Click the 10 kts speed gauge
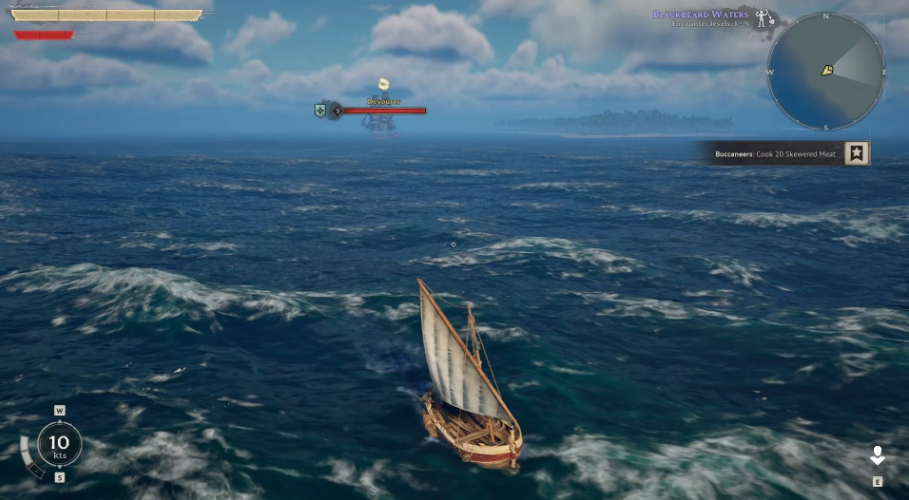This screenshot has height=500, width=909. (x=59, y=444)
